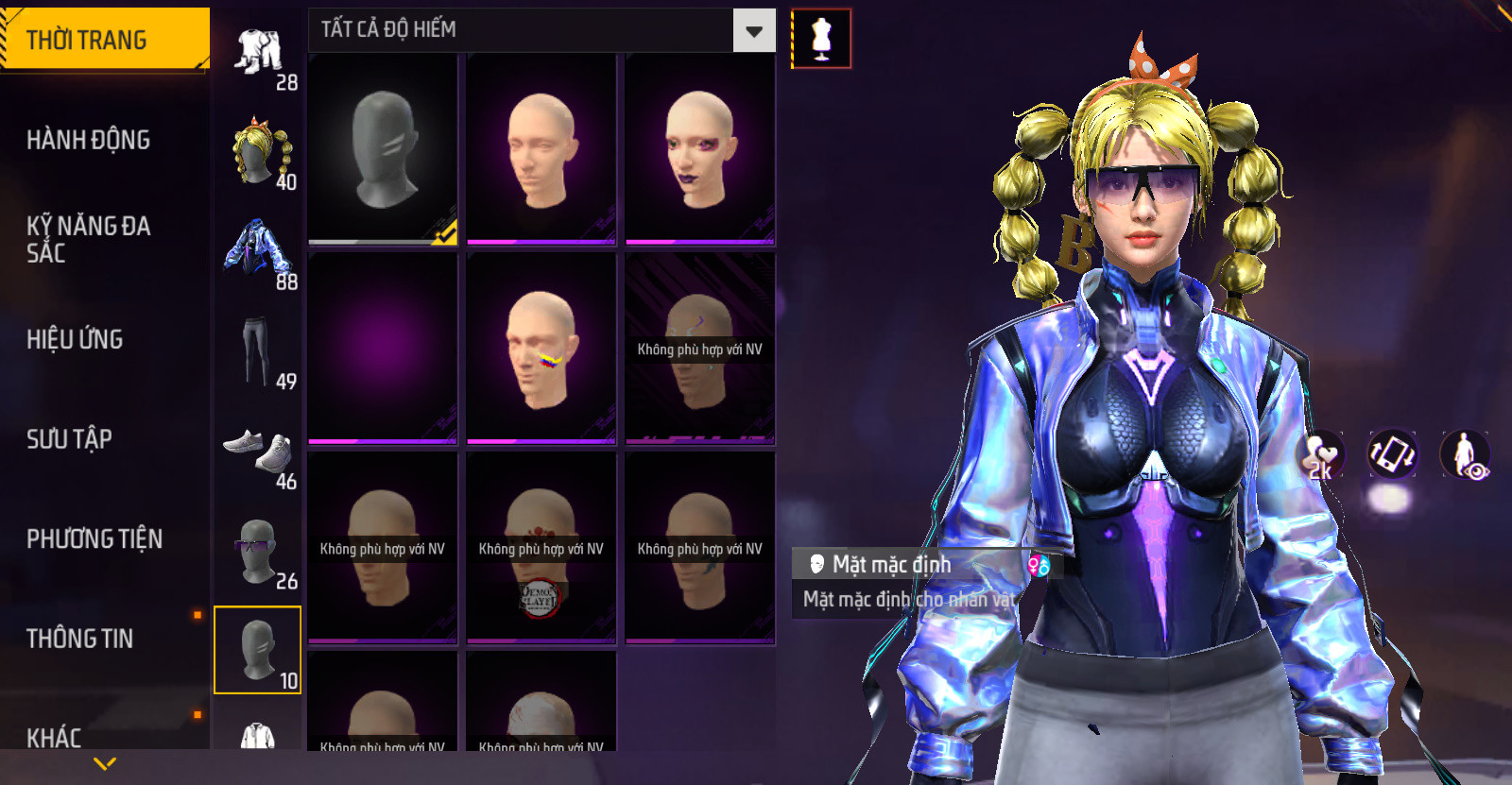1512x785 pixels.
Task: Switch to the THÔNG TIN section
Action: pos(80,639)
